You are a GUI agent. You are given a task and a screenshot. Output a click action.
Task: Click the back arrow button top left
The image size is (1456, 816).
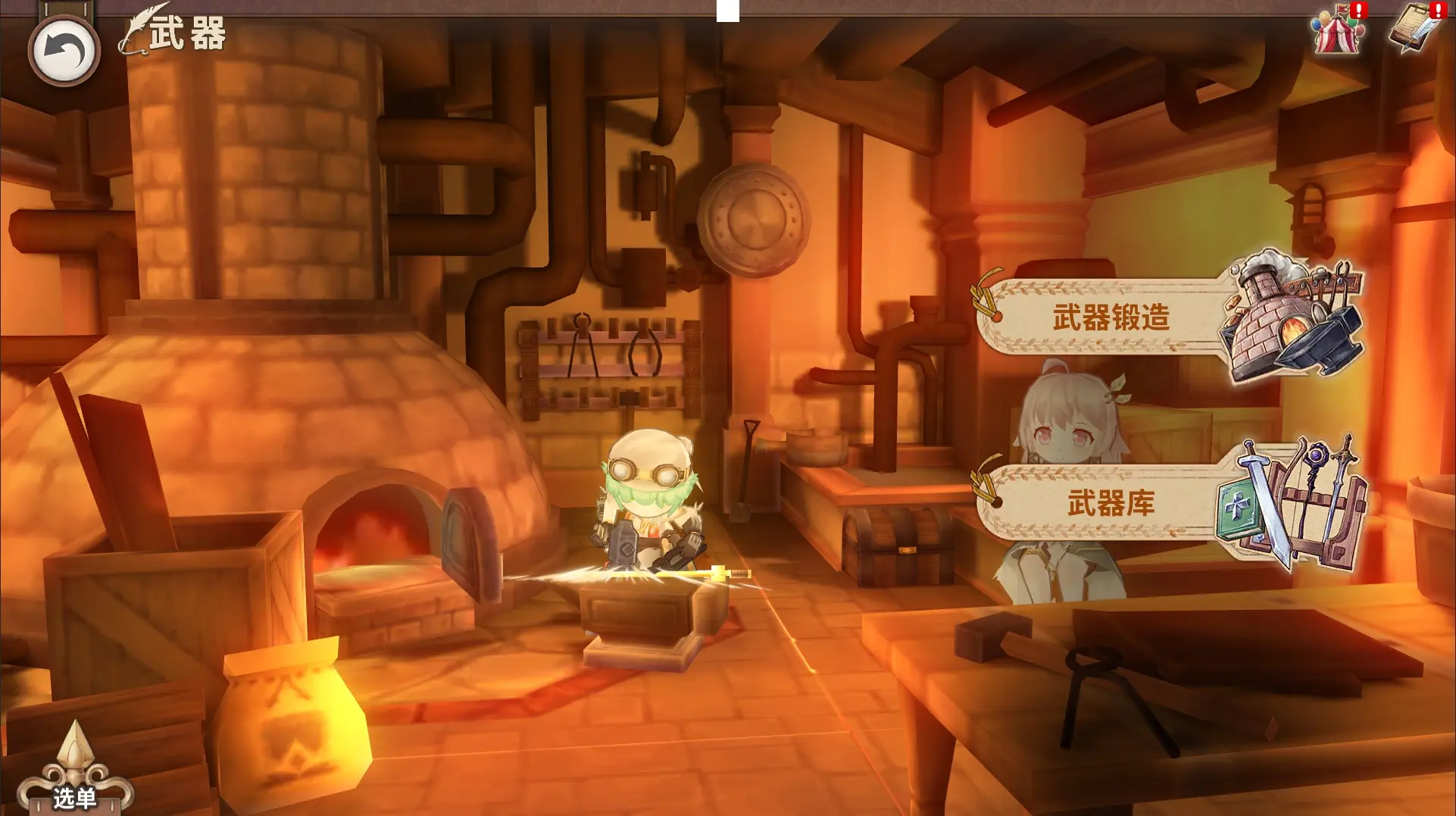[x=64, y=49]
